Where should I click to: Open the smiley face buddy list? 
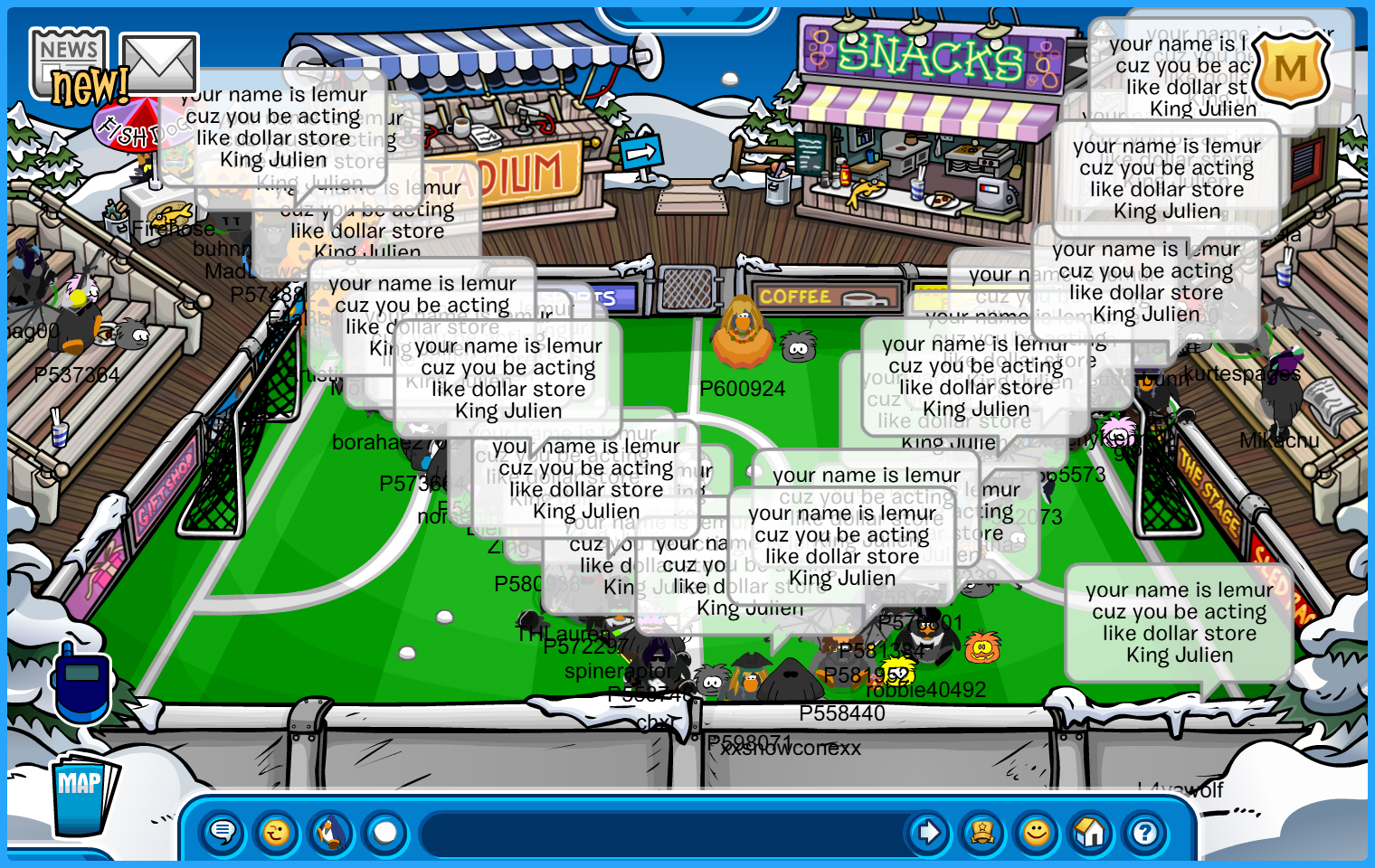(1037, 832)
